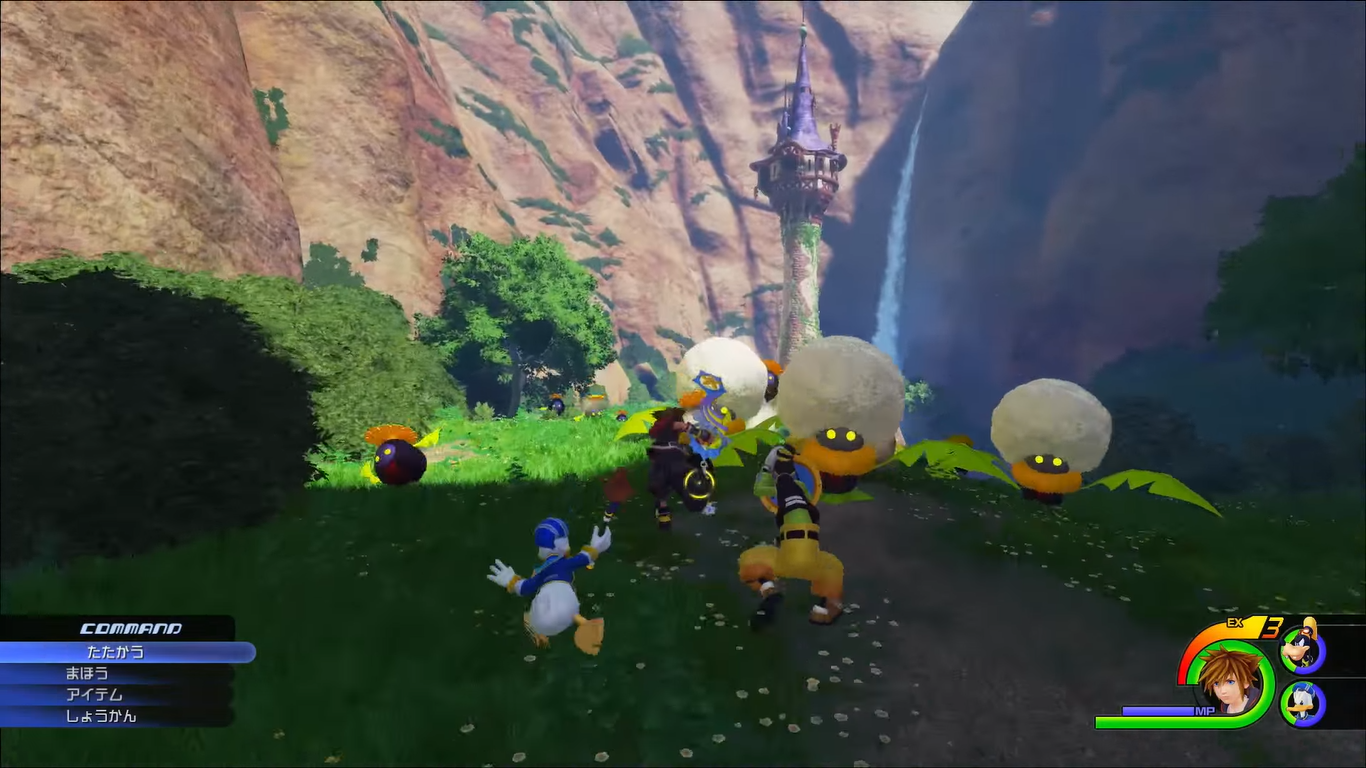Select Goofy's party portrait icon
Viewport: 1366px width, 768px height.
pyautogui.click(x=1303, y=651)
